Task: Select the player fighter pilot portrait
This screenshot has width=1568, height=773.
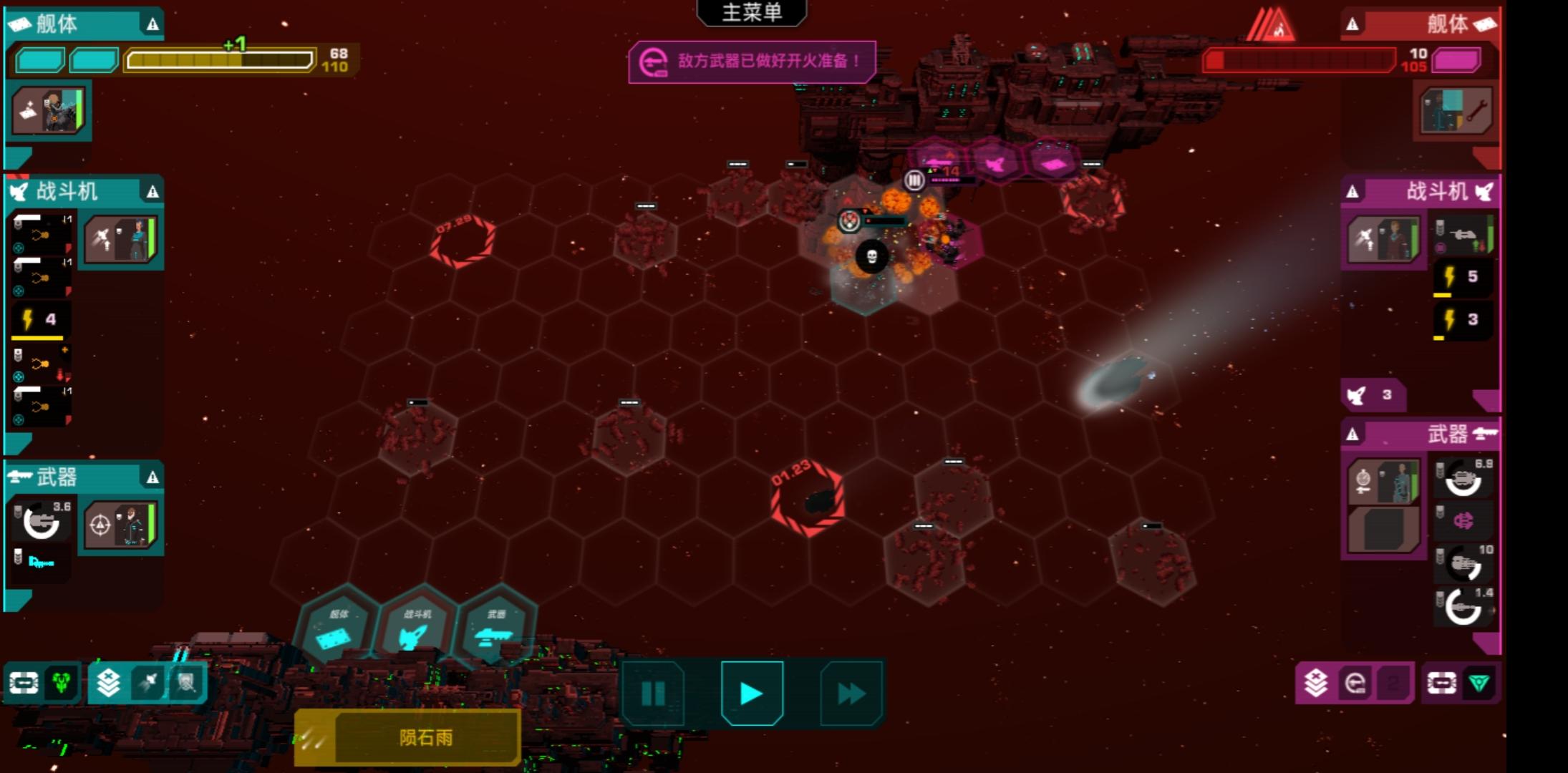Action: point(121,240)
